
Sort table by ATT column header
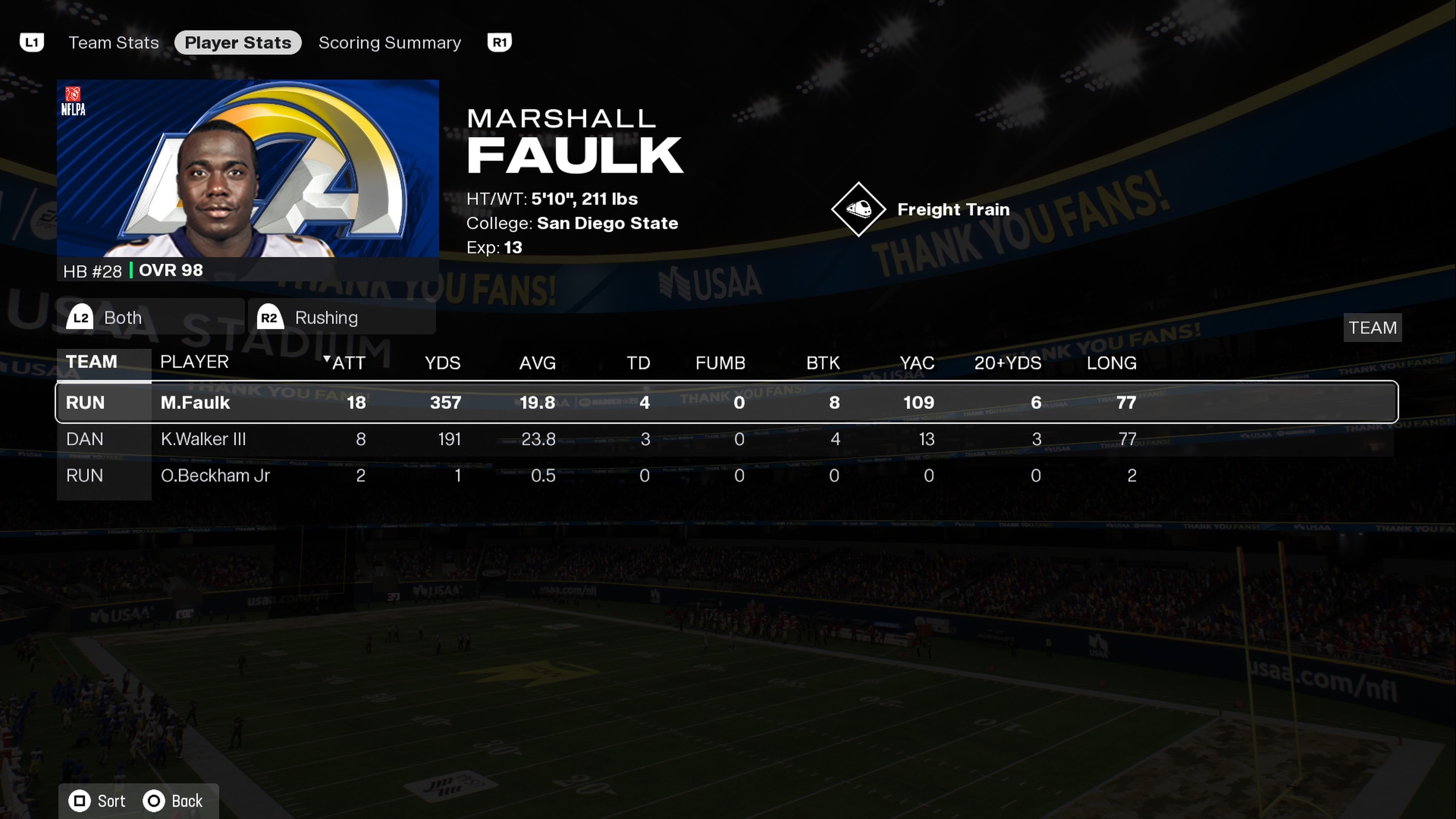[x=348, y=363]
